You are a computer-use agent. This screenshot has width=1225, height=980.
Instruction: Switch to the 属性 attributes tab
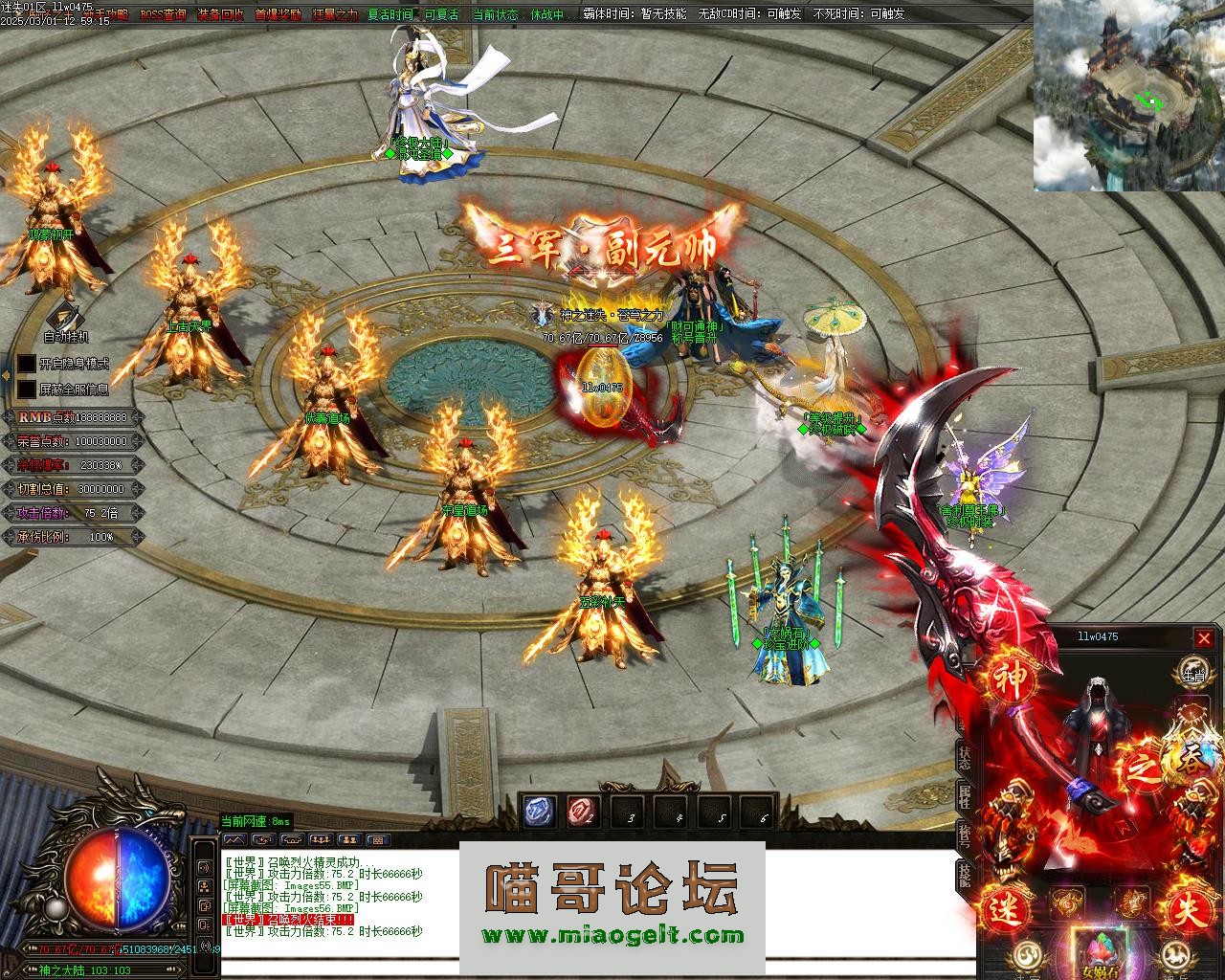point(965,796)
